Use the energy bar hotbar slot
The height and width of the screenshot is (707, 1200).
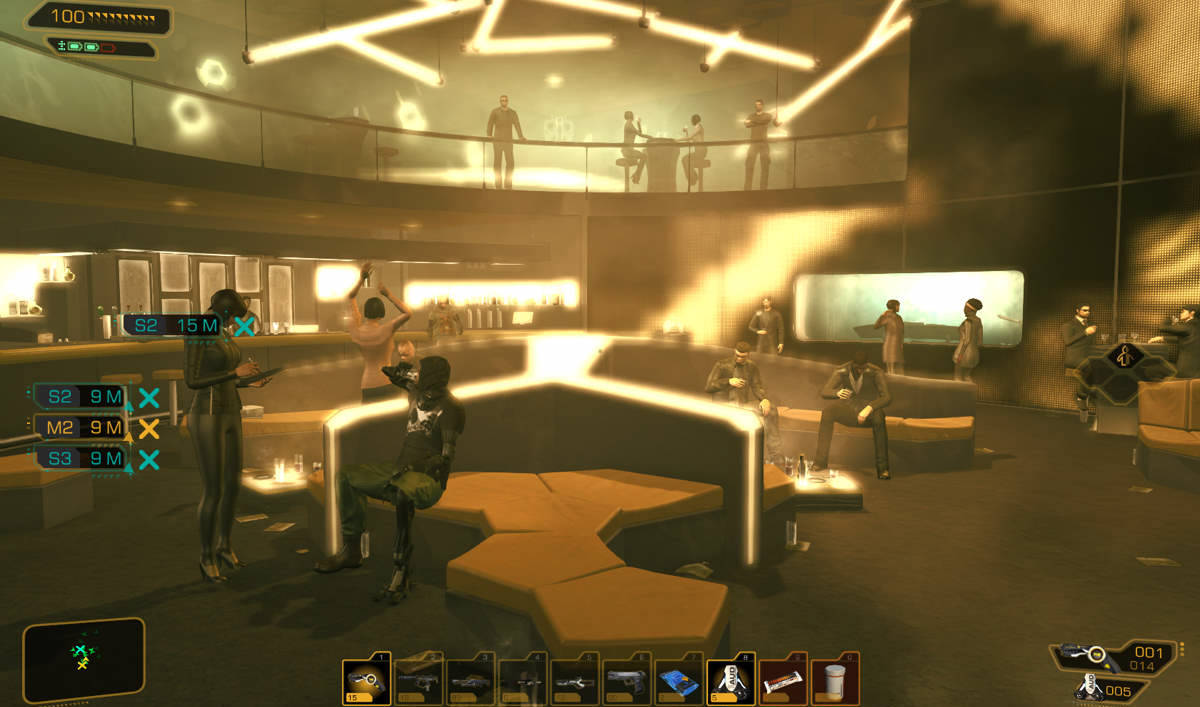click(782, 681)
